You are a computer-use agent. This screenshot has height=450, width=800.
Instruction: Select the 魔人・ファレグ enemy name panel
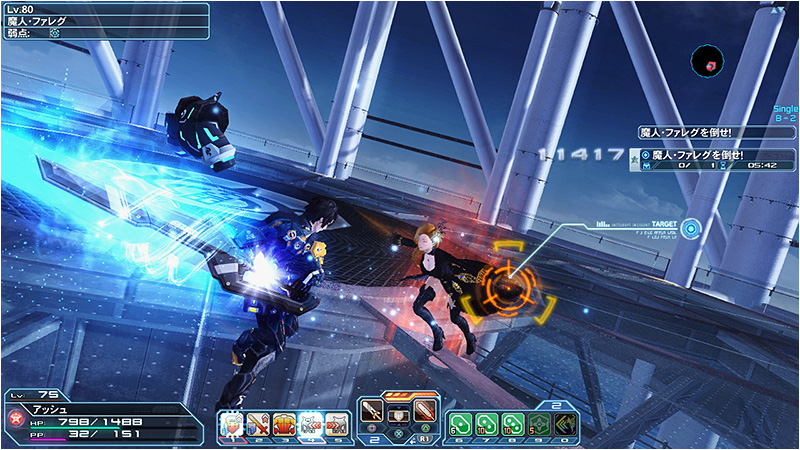click(105, 20)
